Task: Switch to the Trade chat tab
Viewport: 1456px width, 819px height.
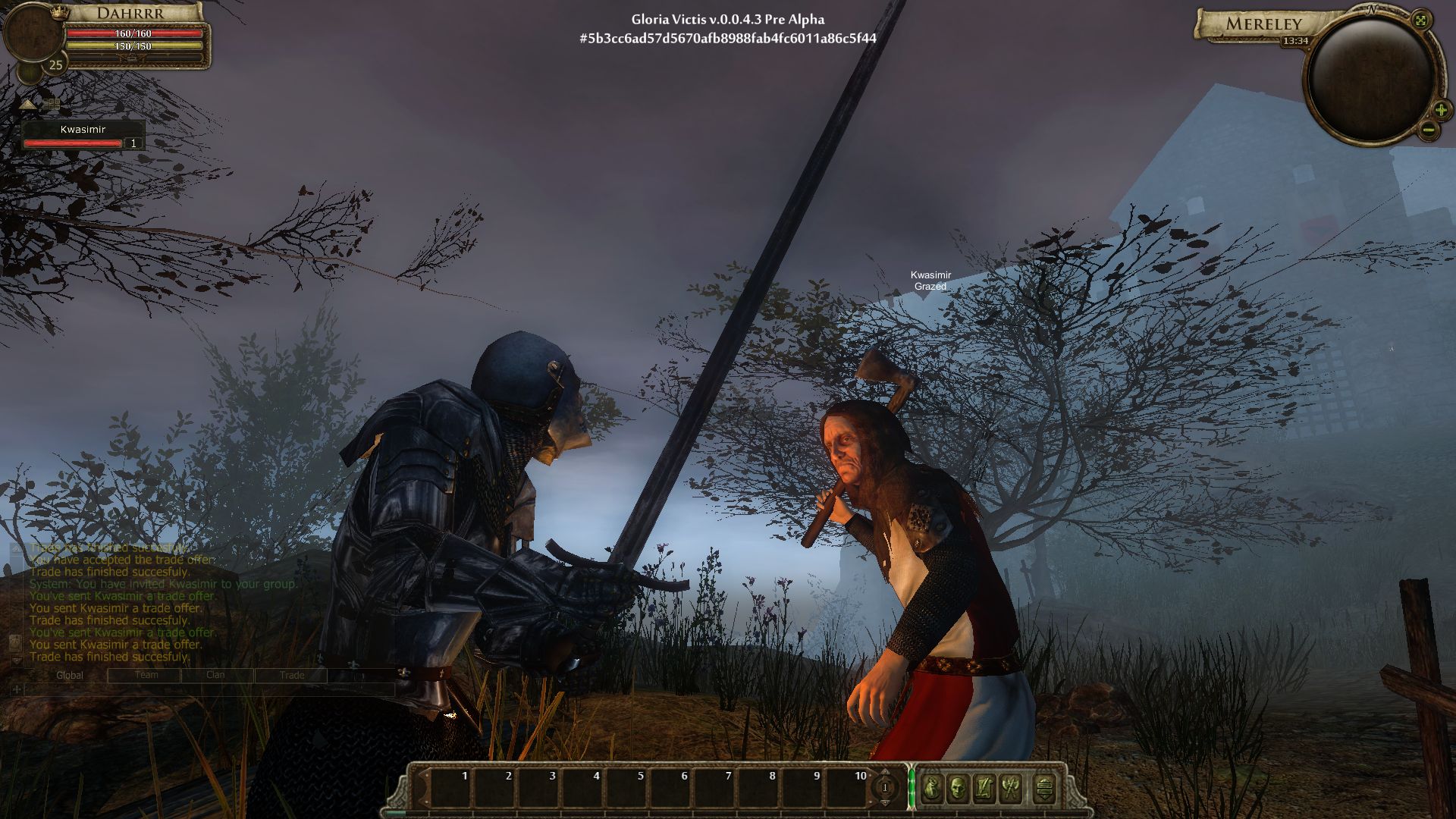Action: [x=291, y=675]
